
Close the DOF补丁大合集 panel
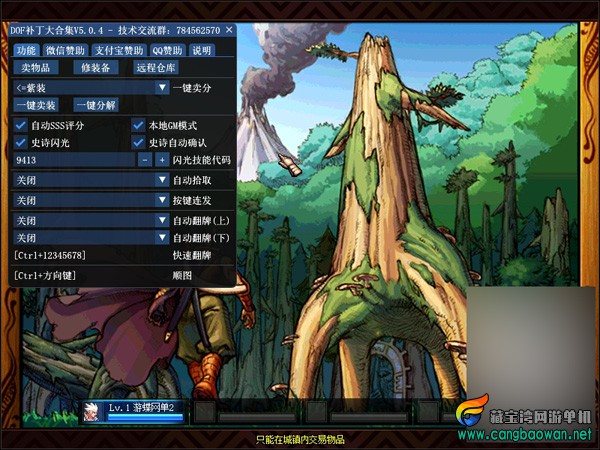(229, 31)
